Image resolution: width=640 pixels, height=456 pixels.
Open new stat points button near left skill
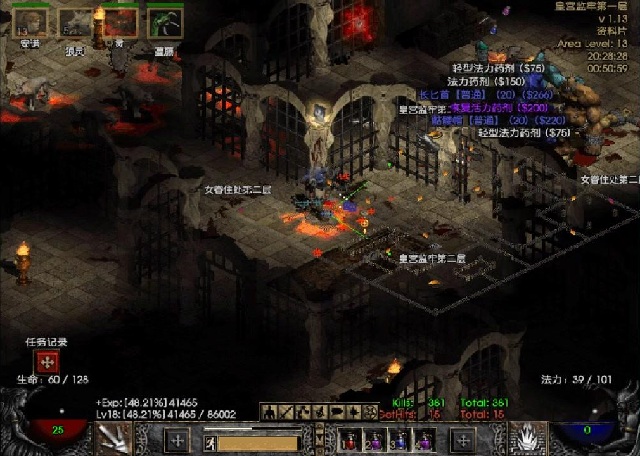tap(177, 438)
